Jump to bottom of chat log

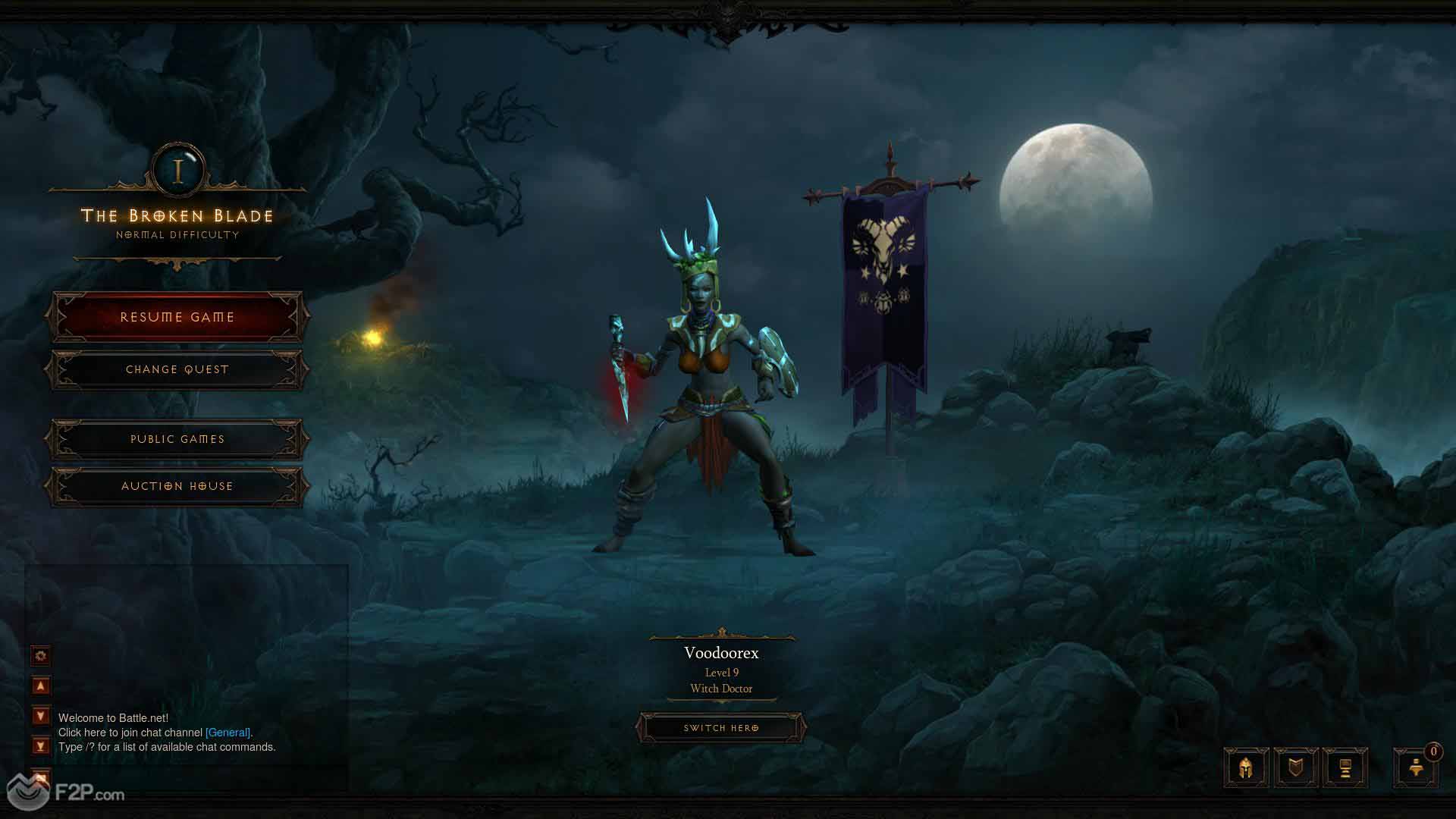point(41,746)
